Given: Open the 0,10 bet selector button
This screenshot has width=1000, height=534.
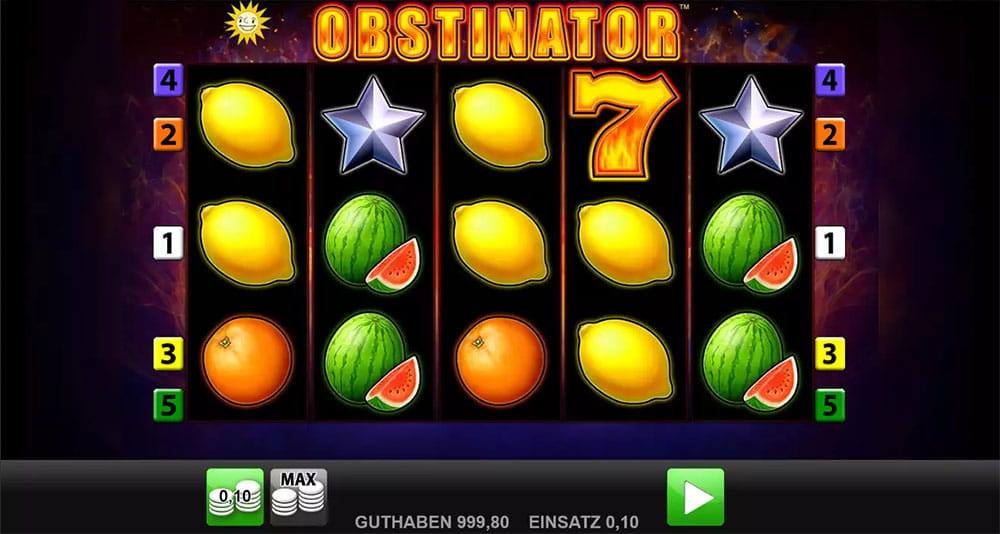Looking at the screenshot, I should coord(235,496).
